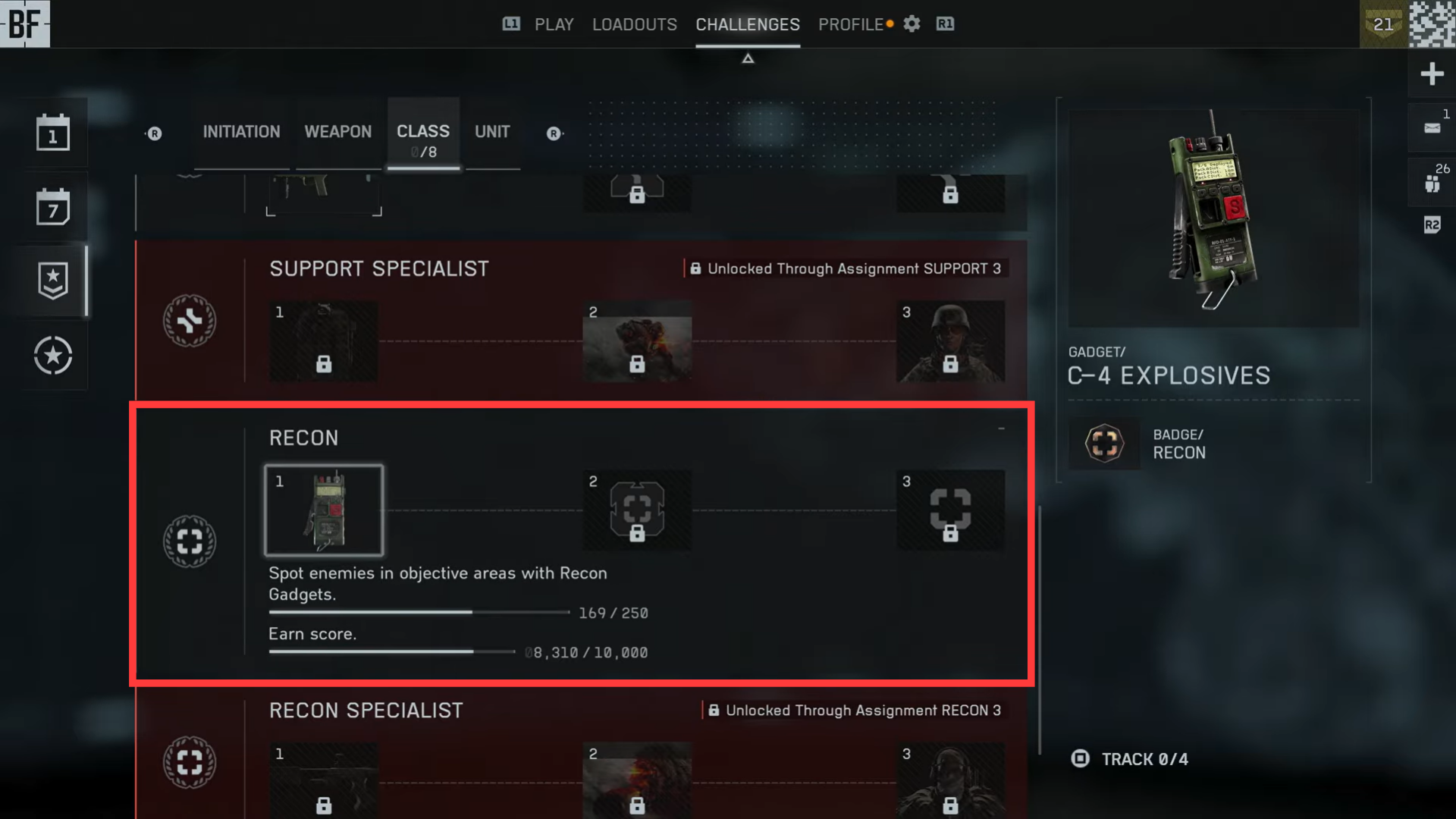Screen dimensions: 1456x819
Task: Open weekly challenges calendar icon
Action: [x=53, y=207]
